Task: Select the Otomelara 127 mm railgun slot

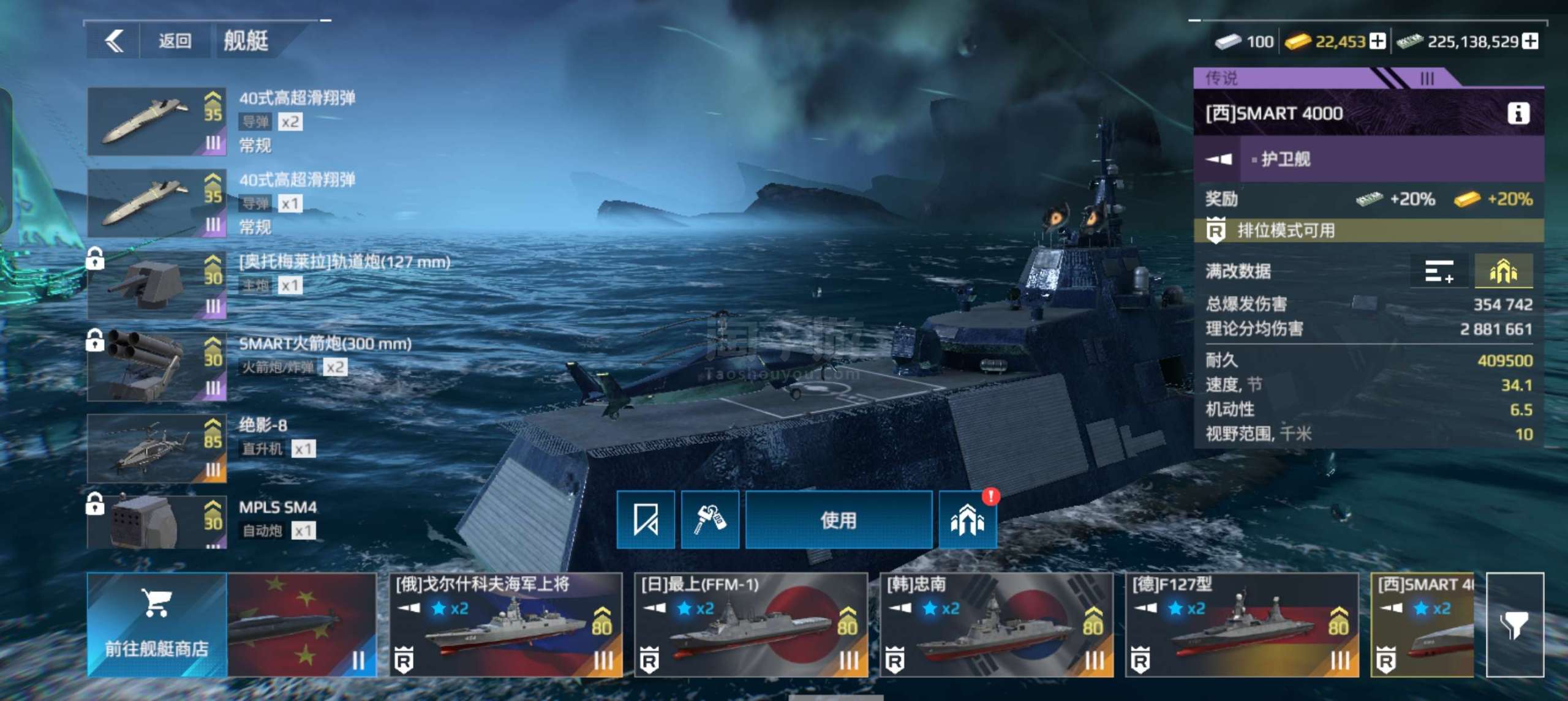Action: coord(157,285)
